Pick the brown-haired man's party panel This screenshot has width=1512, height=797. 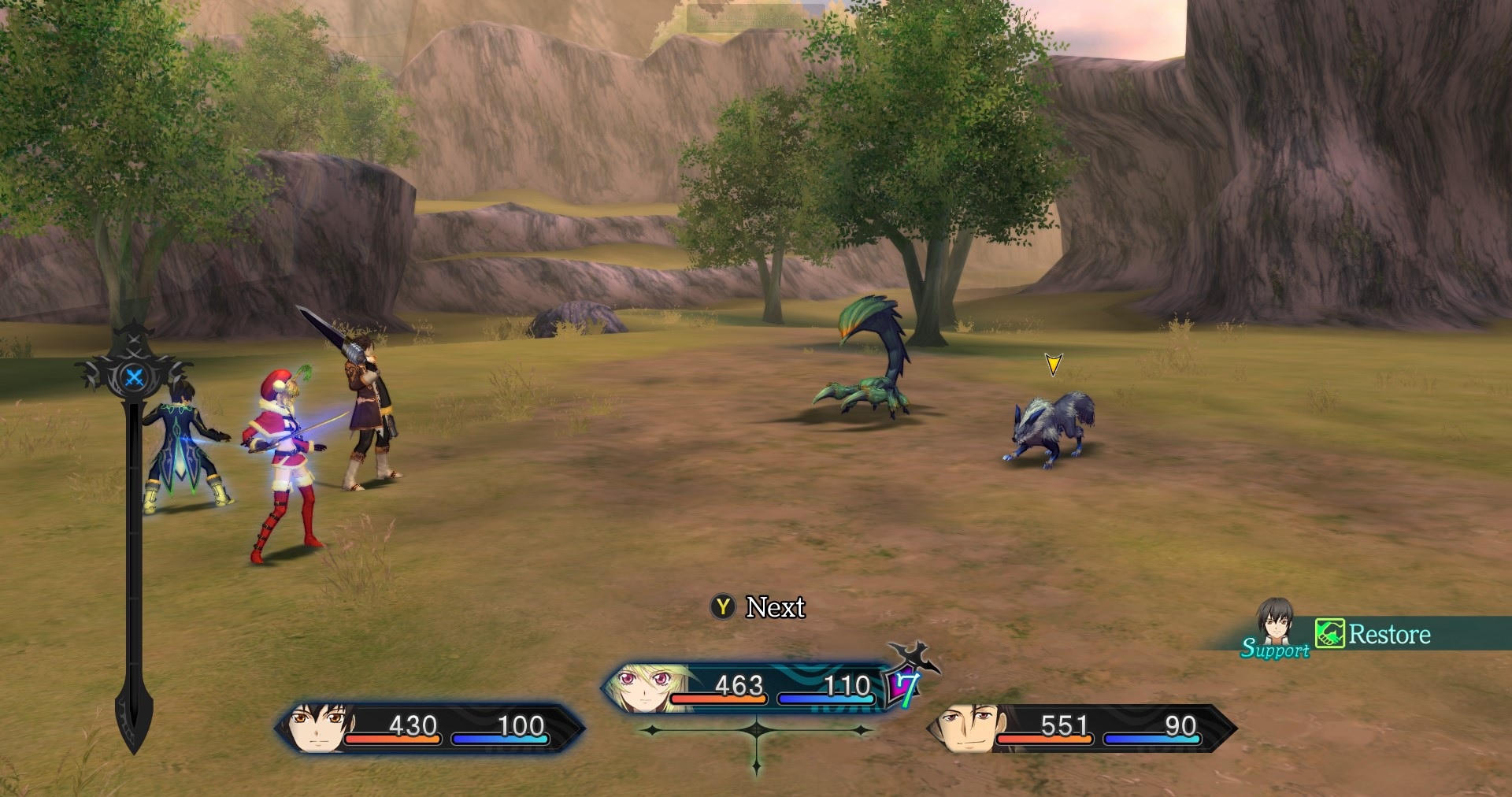pos(1080,728)
